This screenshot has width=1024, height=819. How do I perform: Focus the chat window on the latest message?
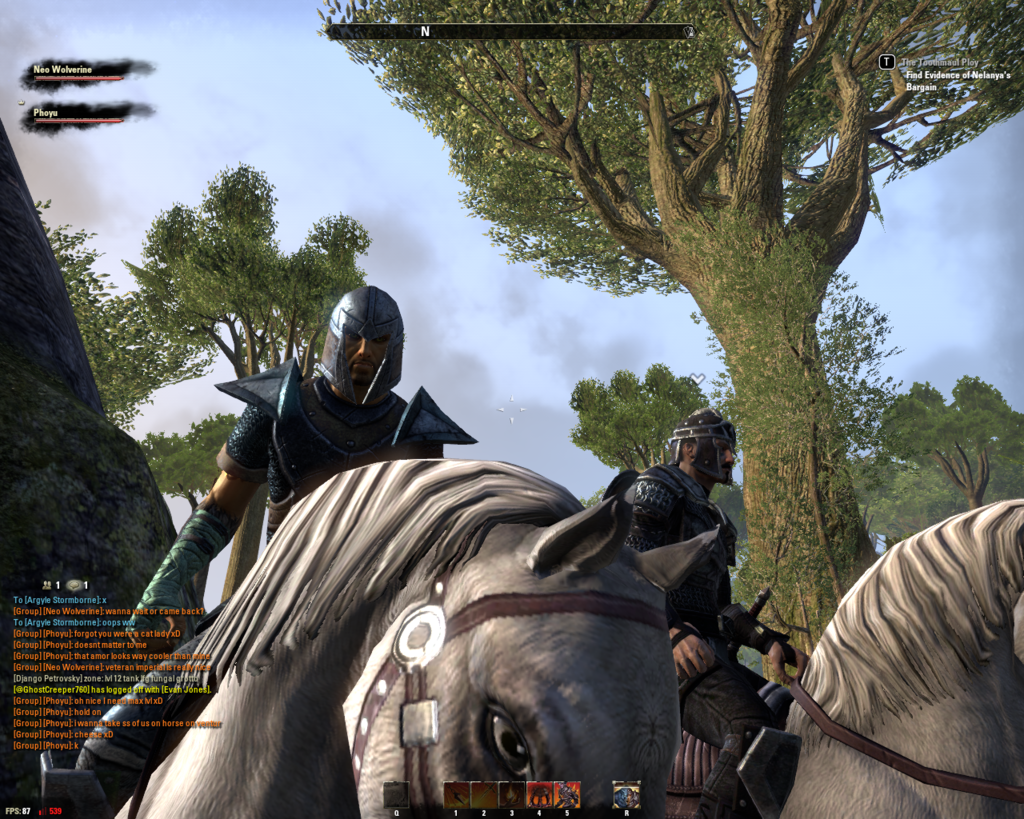(x=46, y=746)
